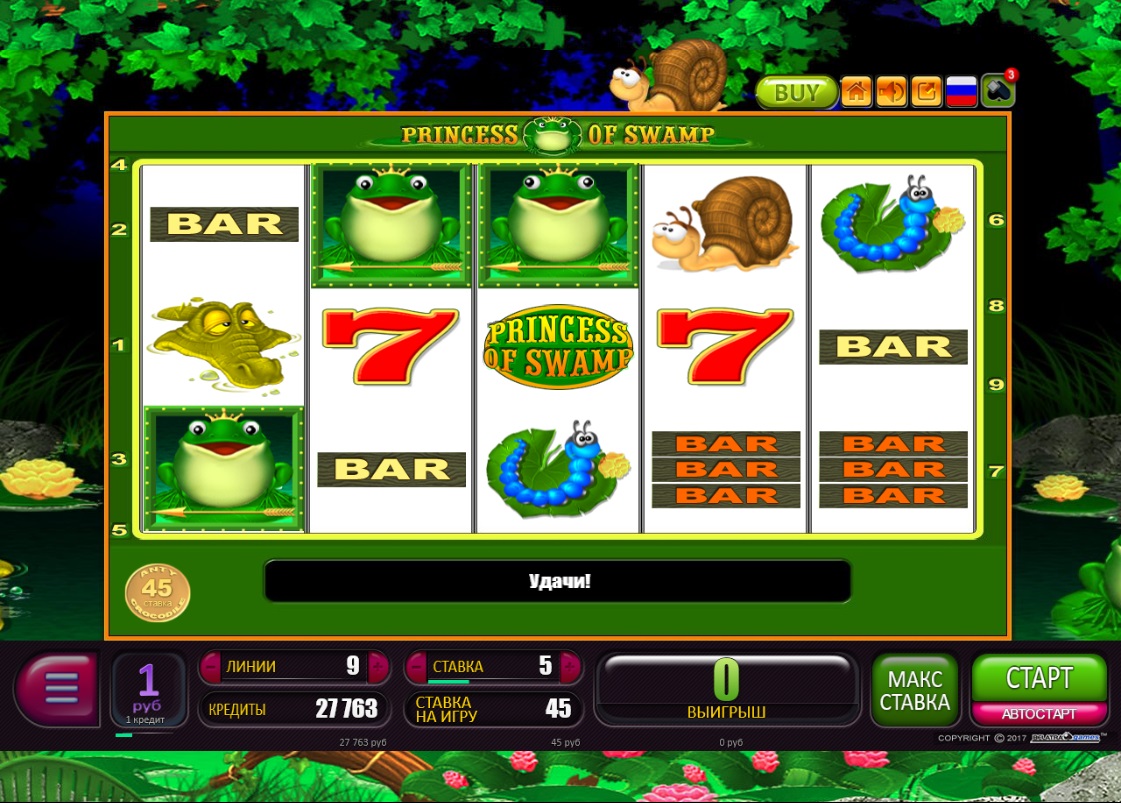Spin the reels with the СТАРТ button

tap(1039, 679)
